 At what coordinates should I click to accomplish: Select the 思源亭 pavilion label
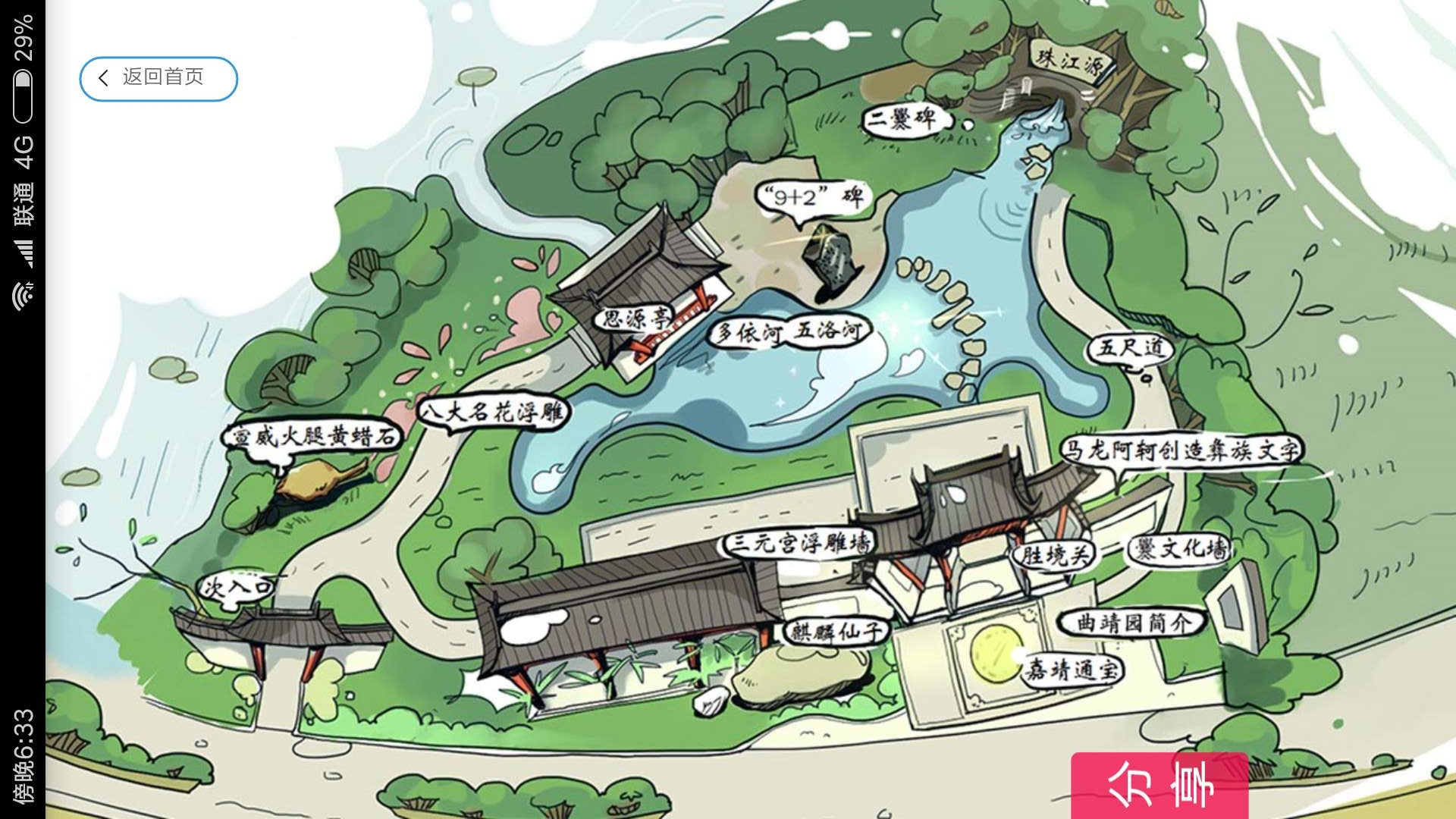point(635,318)
